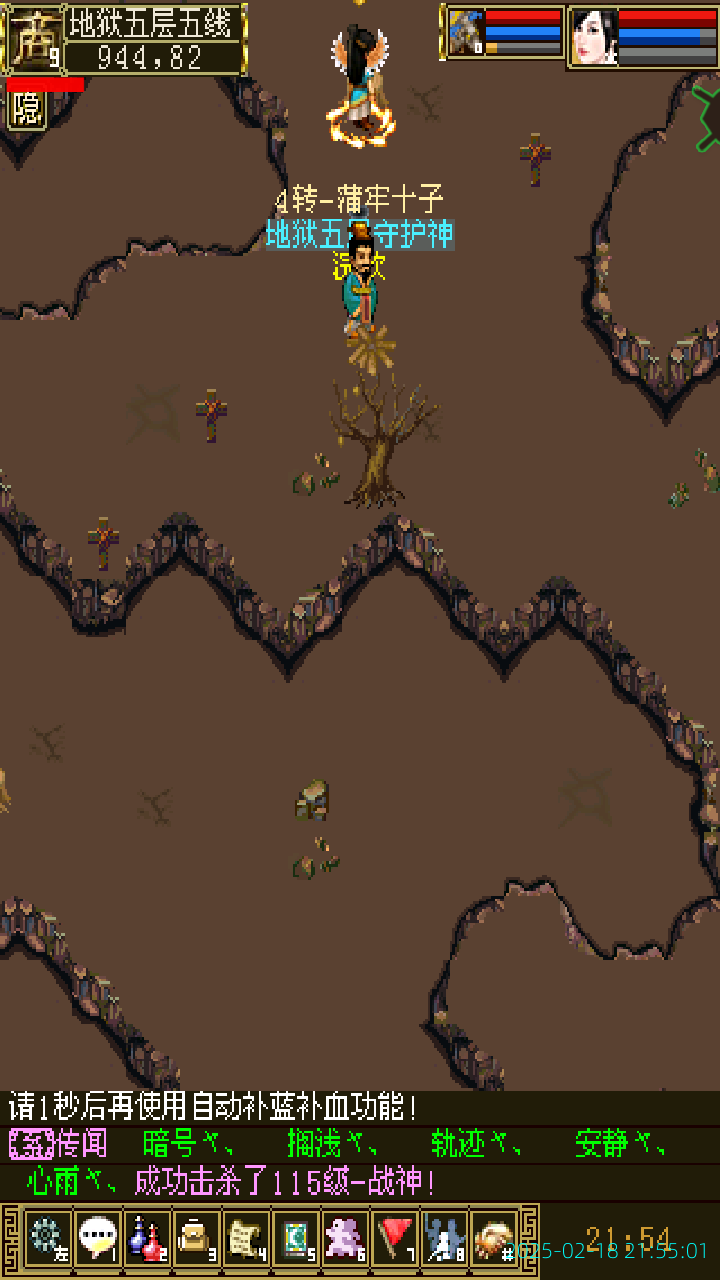Click the 商 shop icon
The width and height of the screenshot is (720, 1280).
pos(32,38)
